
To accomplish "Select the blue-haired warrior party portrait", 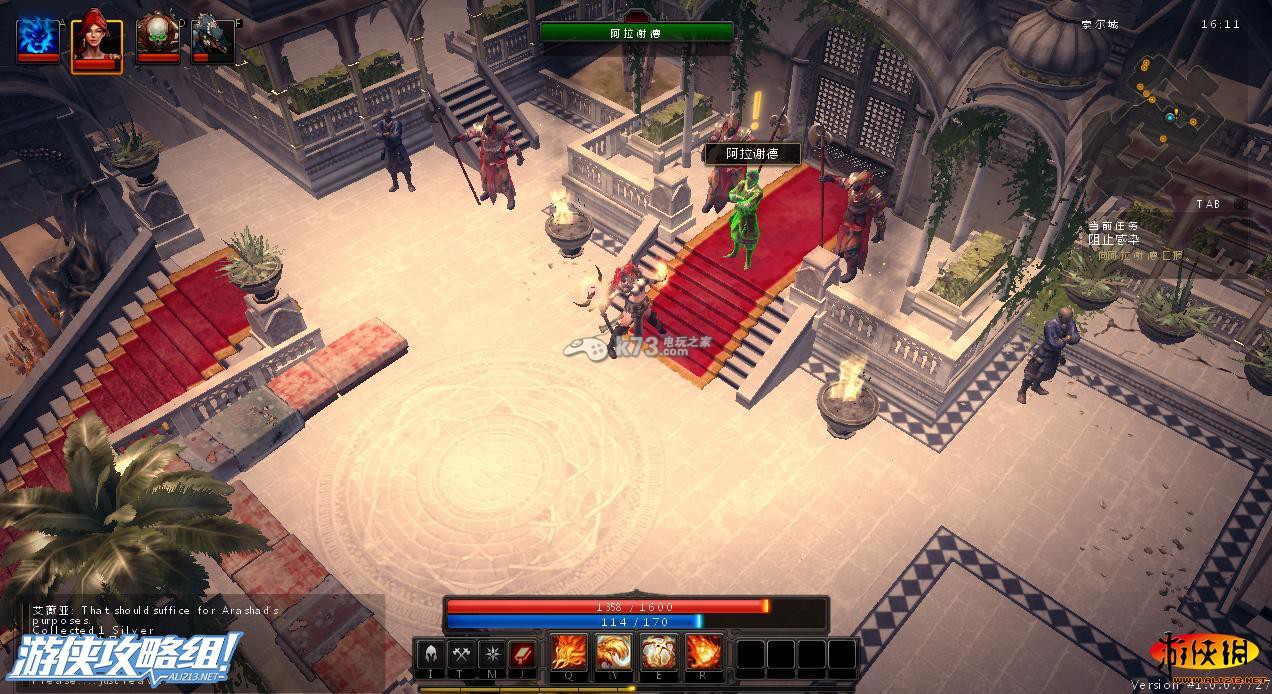I will (x=212, y=38).
